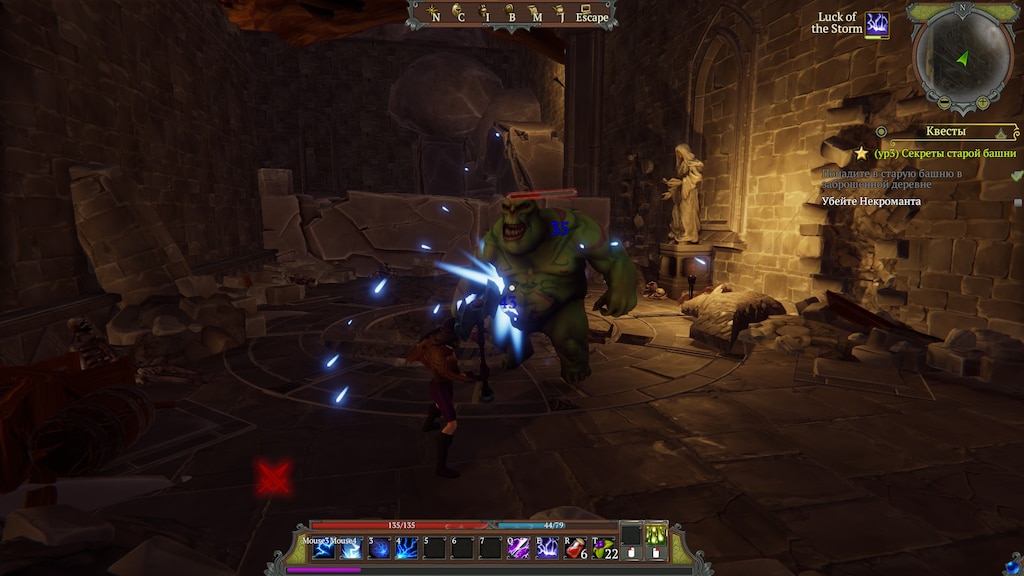Image resolution: width=1024 pixels, height=576 pixels.
Task: Cast the chain lightning spell in slot 4
Action: click(407, 549)
